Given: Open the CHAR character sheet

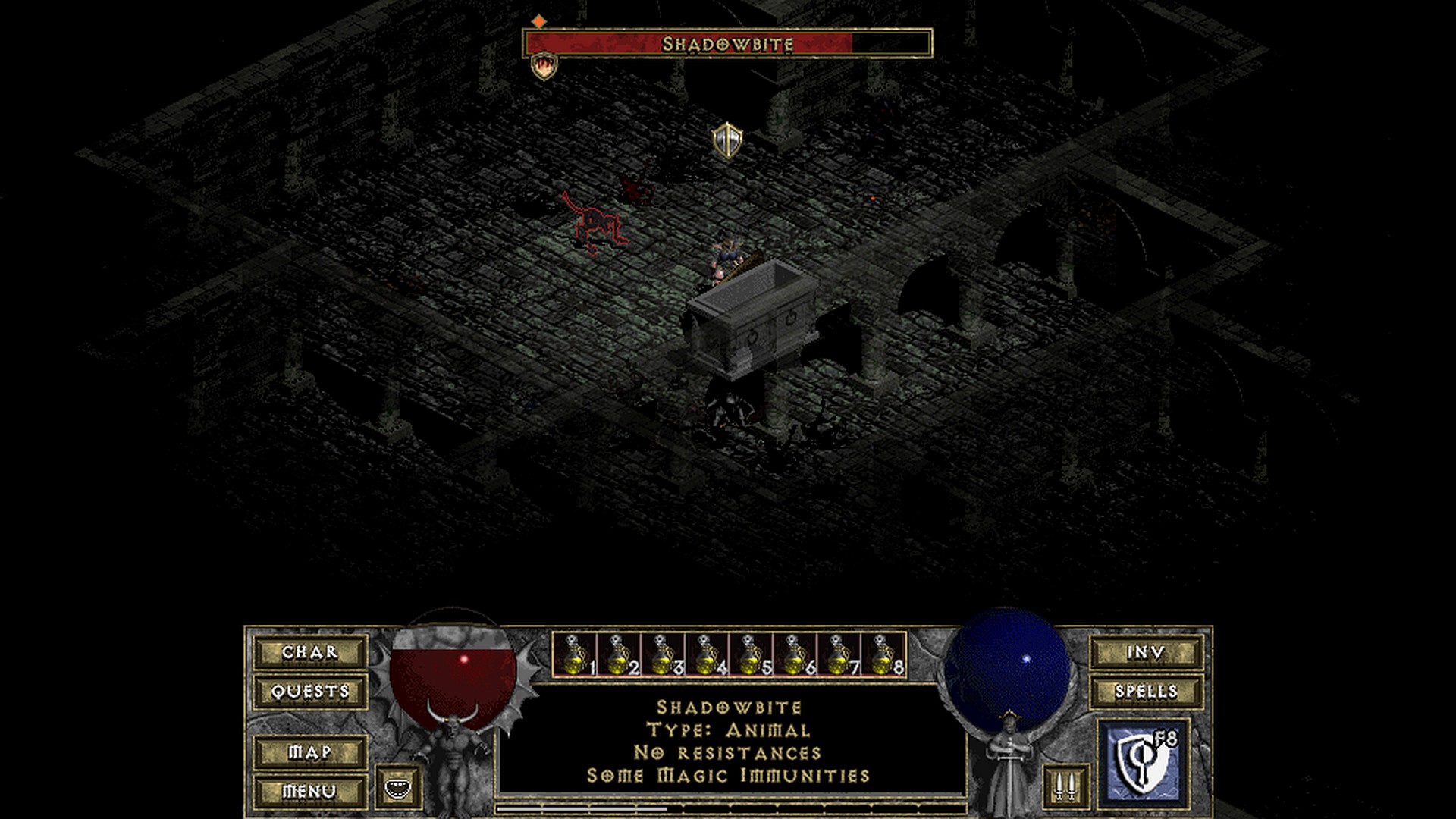Looking at the screenshot, I should point(310,652).
